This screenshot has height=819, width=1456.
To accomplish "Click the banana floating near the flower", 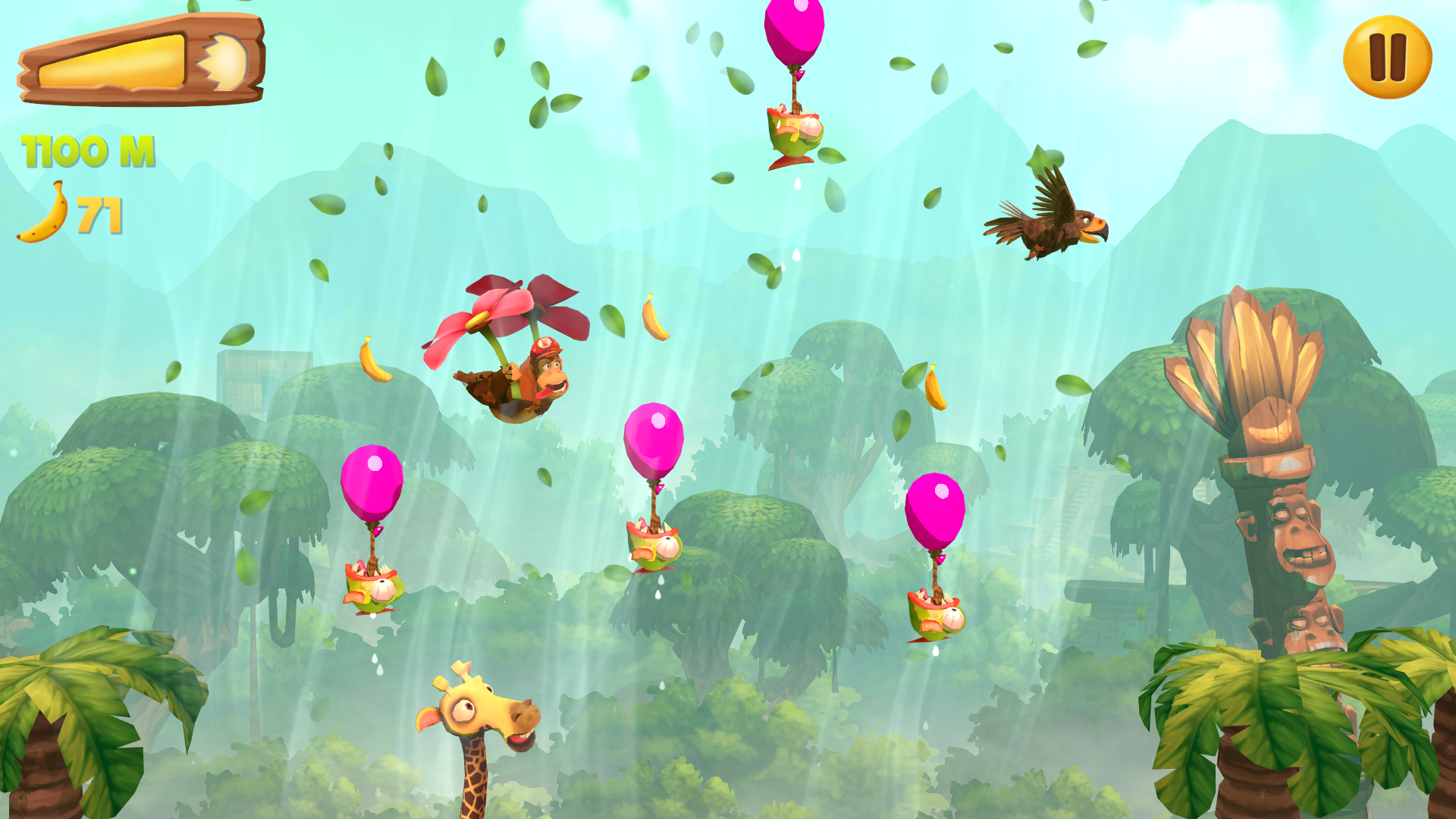I will 654,318.
